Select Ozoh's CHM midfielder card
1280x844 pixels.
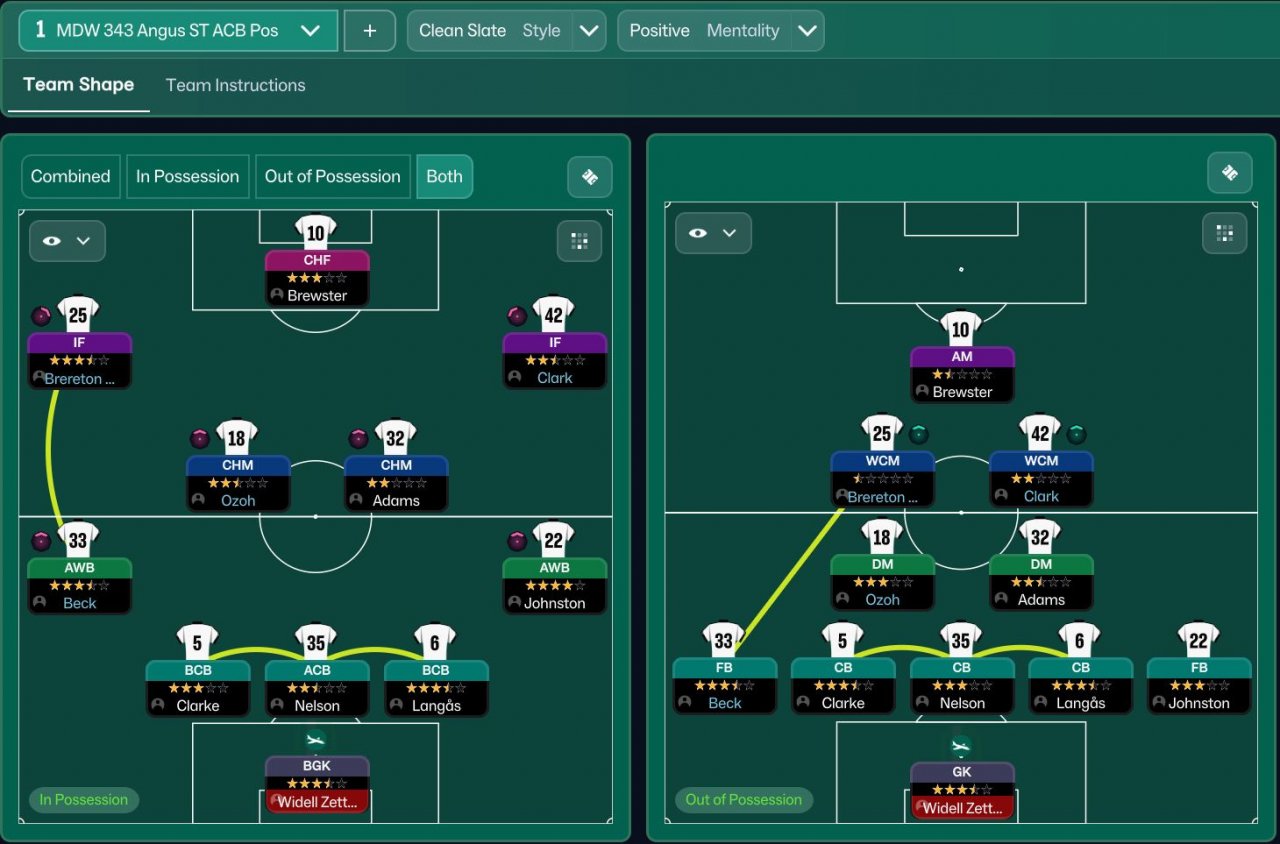238,483
